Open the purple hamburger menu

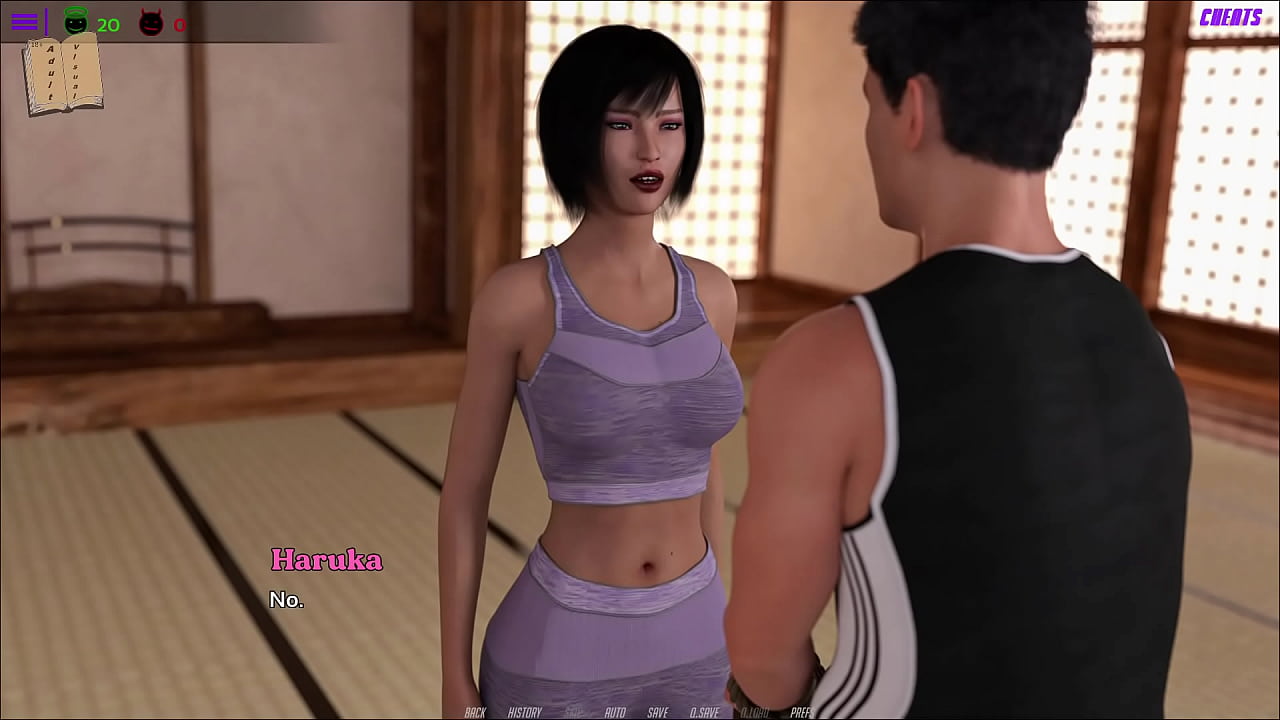pyautogui.click(x=24, y=22)
